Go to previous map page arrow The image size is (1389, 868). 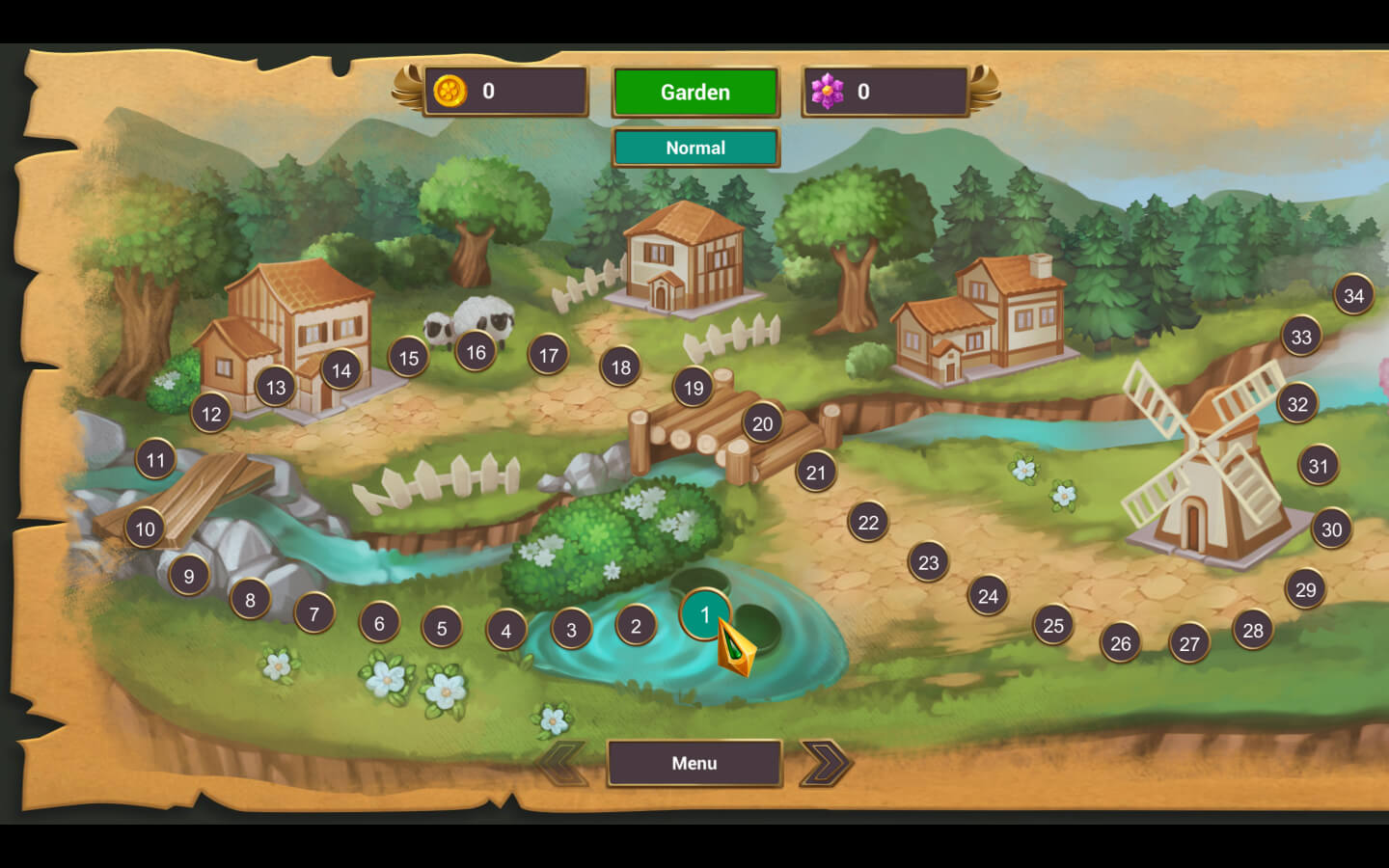click(x=561, y=763)
